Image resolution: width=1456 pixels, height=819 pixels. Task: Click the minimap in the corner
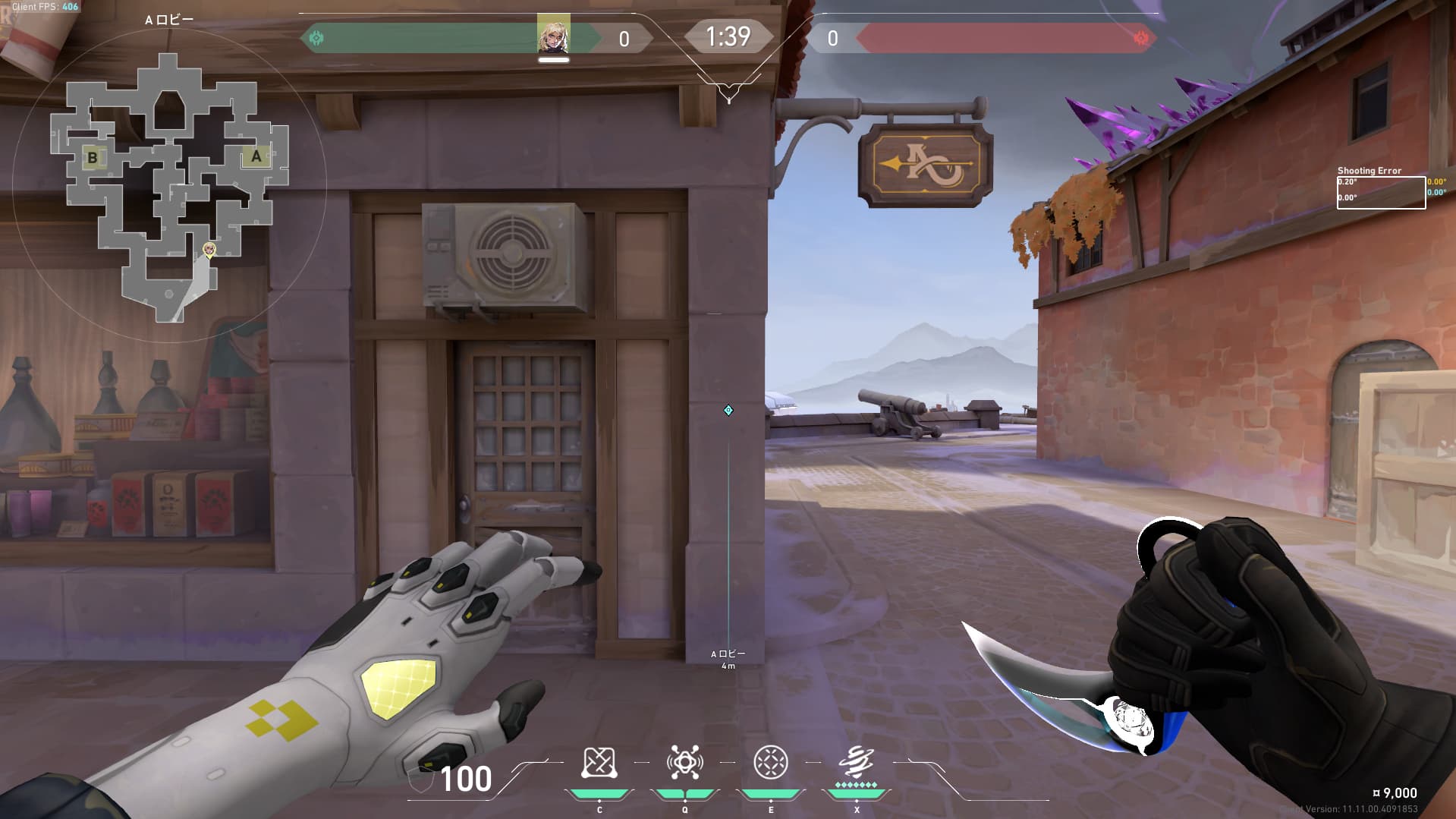coord(168,186)
